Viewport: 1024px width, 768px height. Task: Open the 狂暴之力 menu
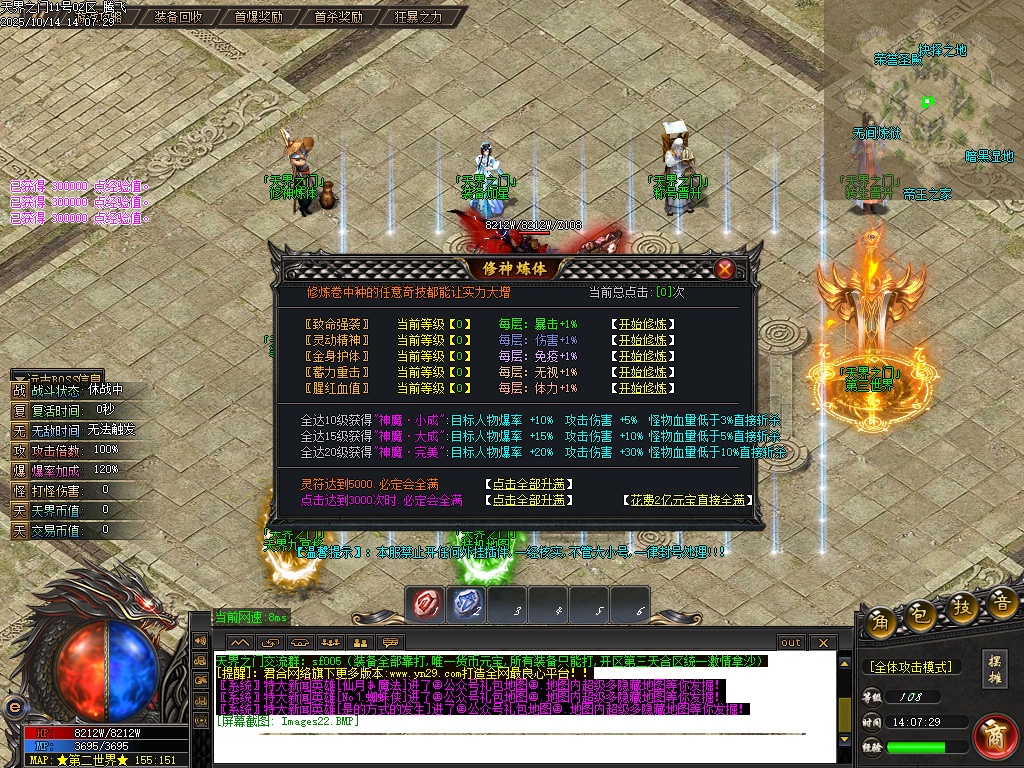tap(418, 17)
